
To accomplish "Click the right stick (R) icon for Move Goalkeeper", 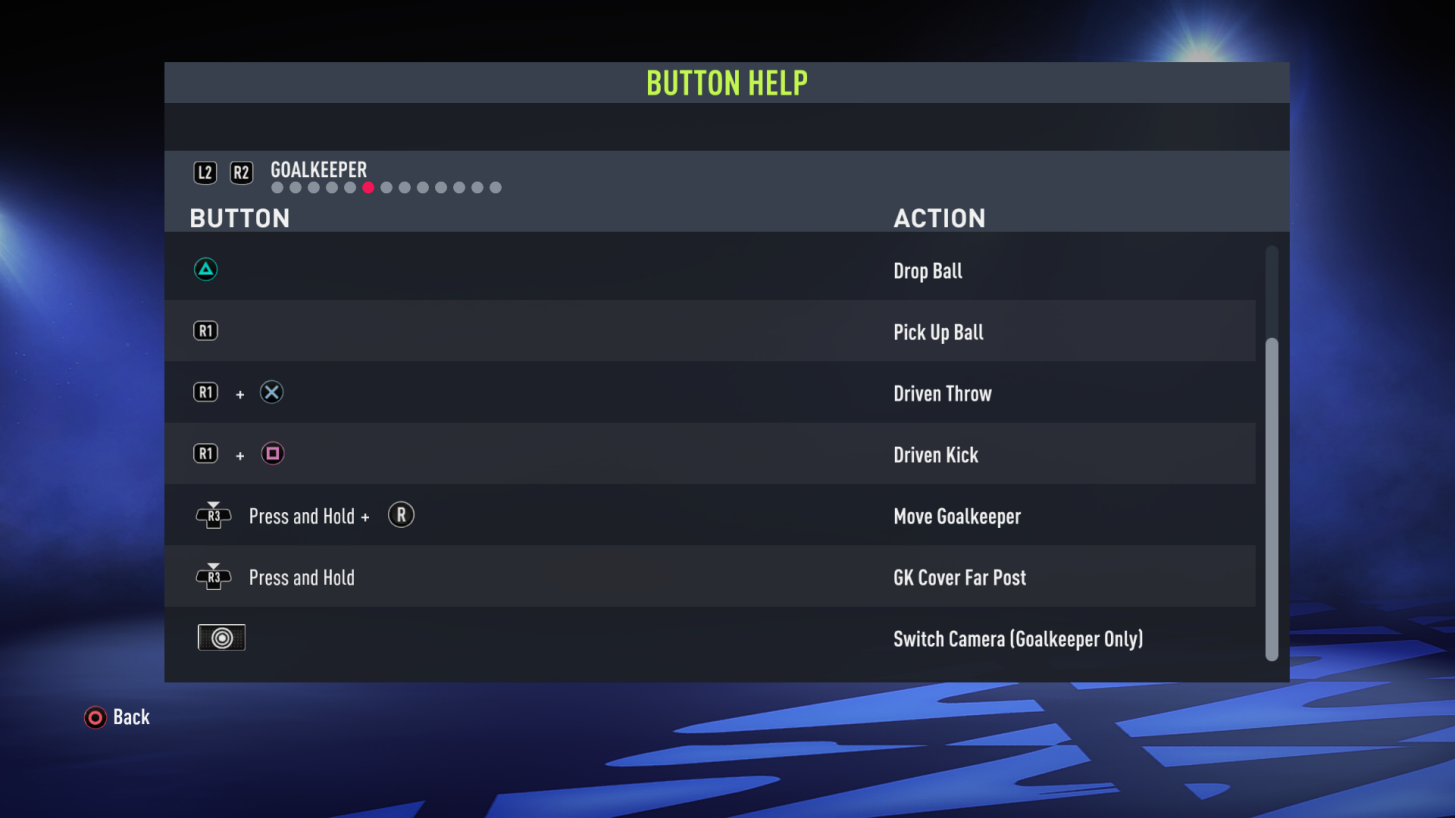I will coord(401,515).
